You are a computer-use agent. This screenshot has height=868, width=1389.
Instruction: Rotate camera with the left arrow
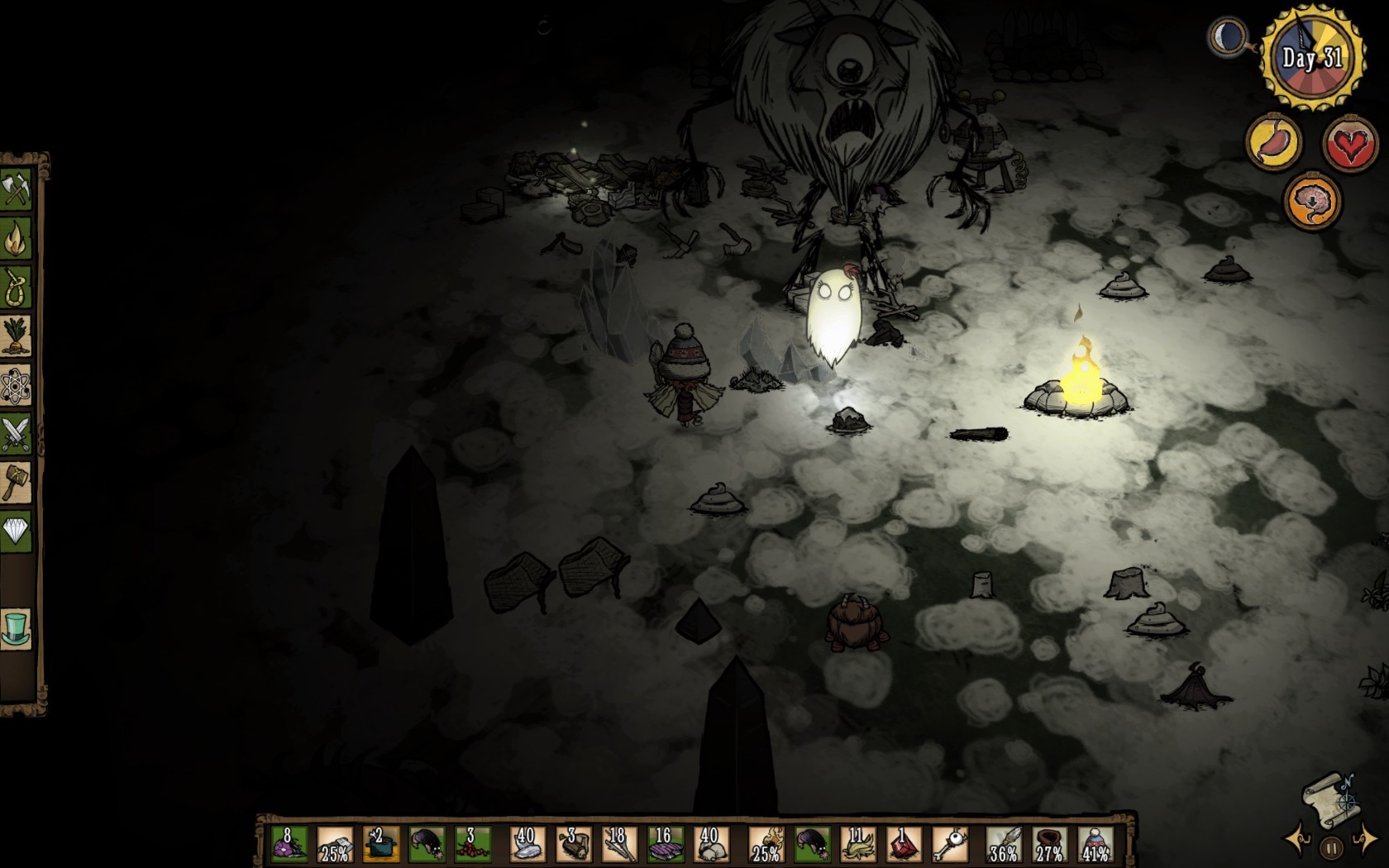[x=1297, y=840]
